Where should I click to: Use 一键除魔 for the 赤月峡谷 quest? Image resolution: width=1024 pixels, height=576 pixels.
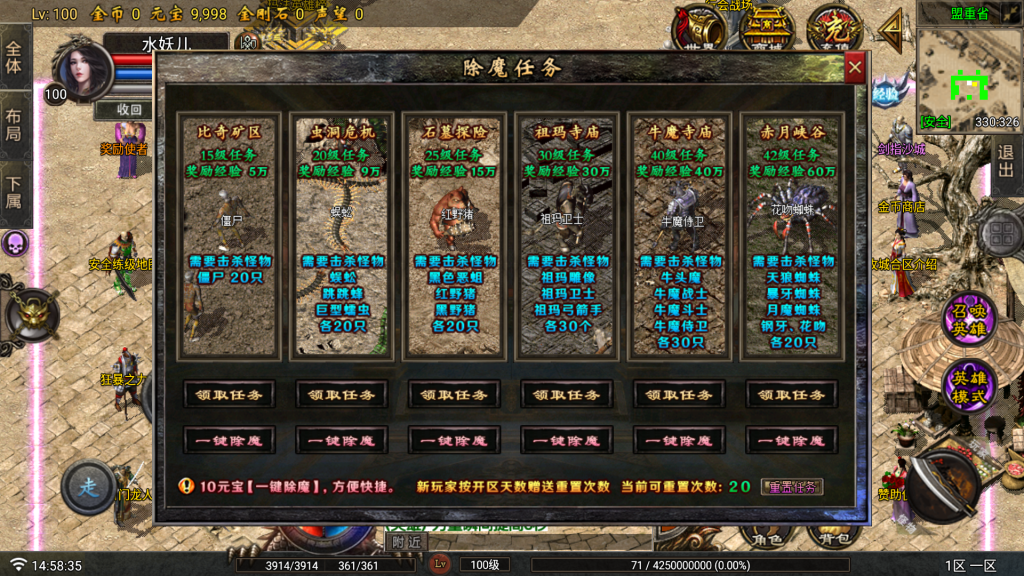pos(791,440)
